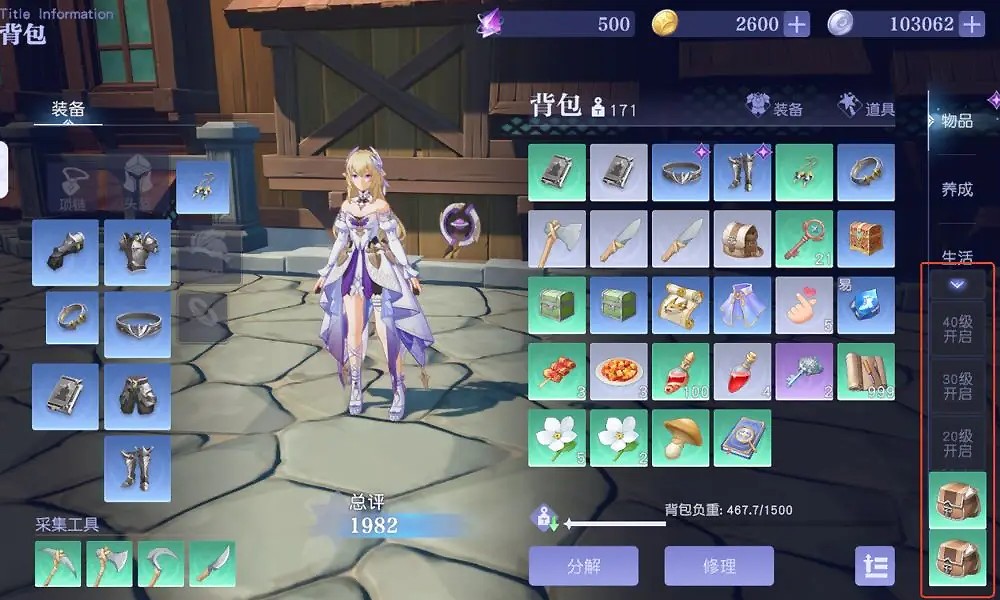Open the 养成 side tab

click(957, 188)
